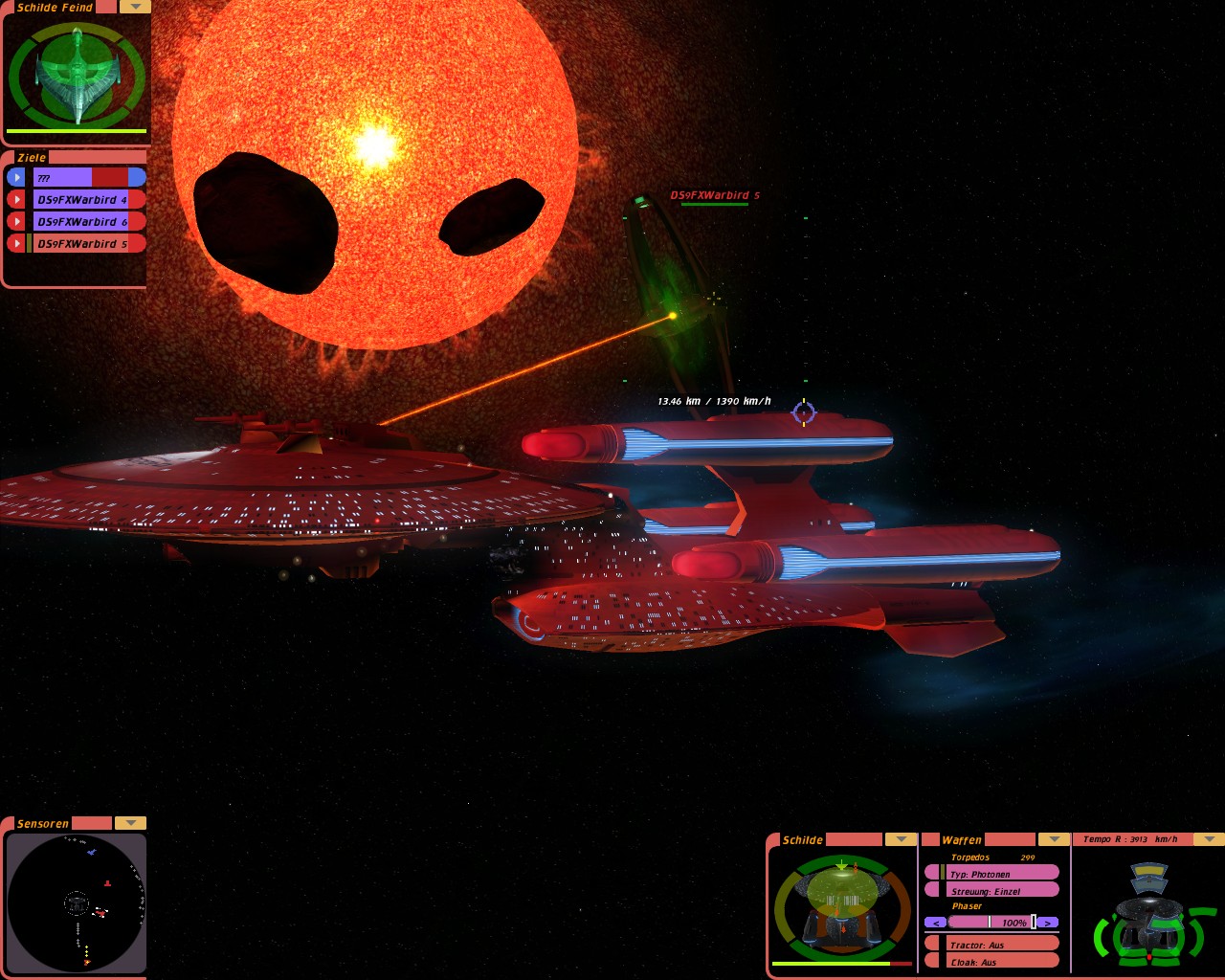Change torpedo type from Photonen
The width and height of the screenshot is (1225, 980).
(x=1000, y=874)
